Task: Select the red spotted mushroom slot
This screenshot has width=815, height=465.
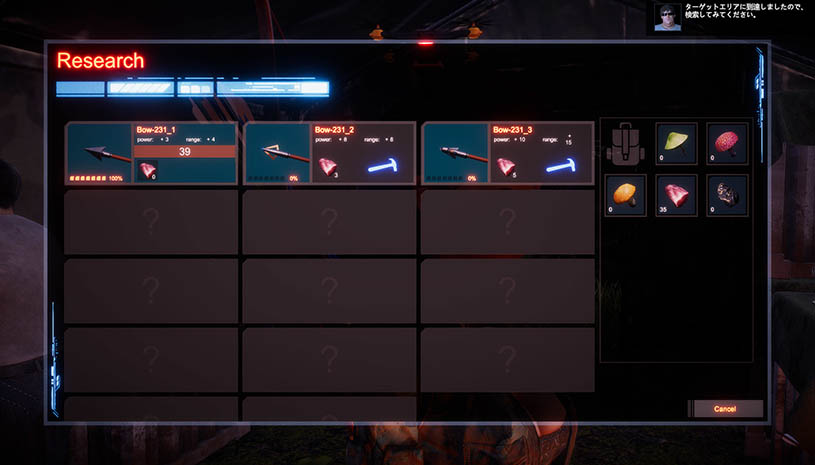Action: coord(727,142)
